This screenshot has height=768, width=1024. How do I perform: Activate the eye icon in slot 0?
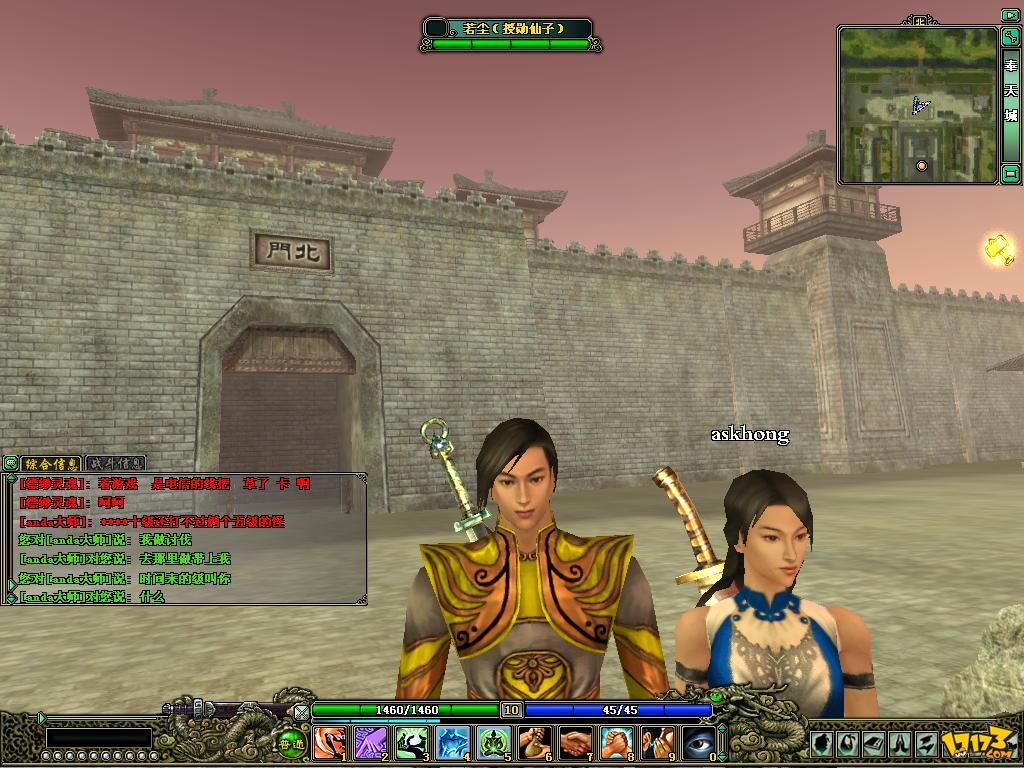point(697,742)
